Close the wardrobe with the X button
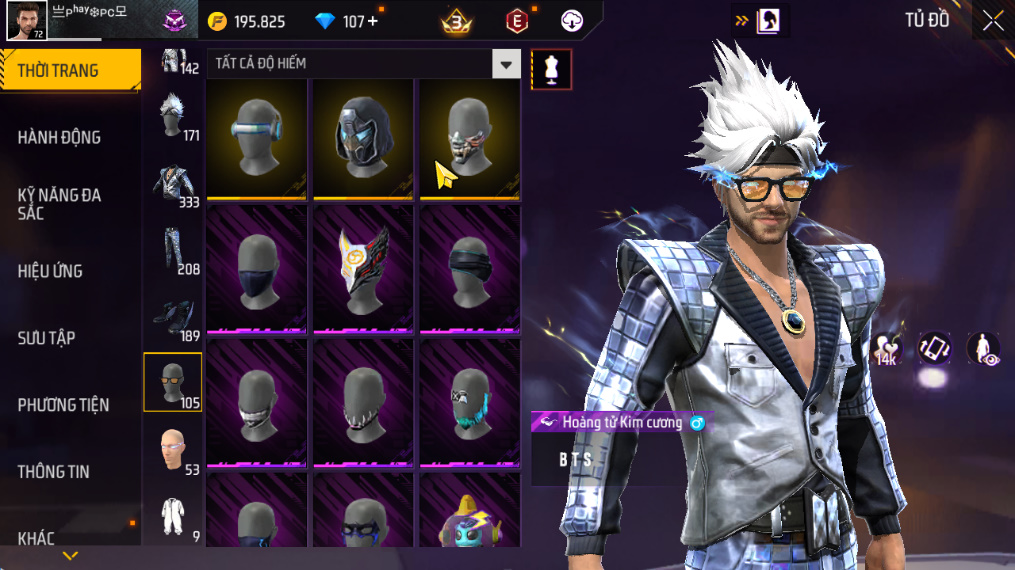1015x570 pixels. coord(992,21)
